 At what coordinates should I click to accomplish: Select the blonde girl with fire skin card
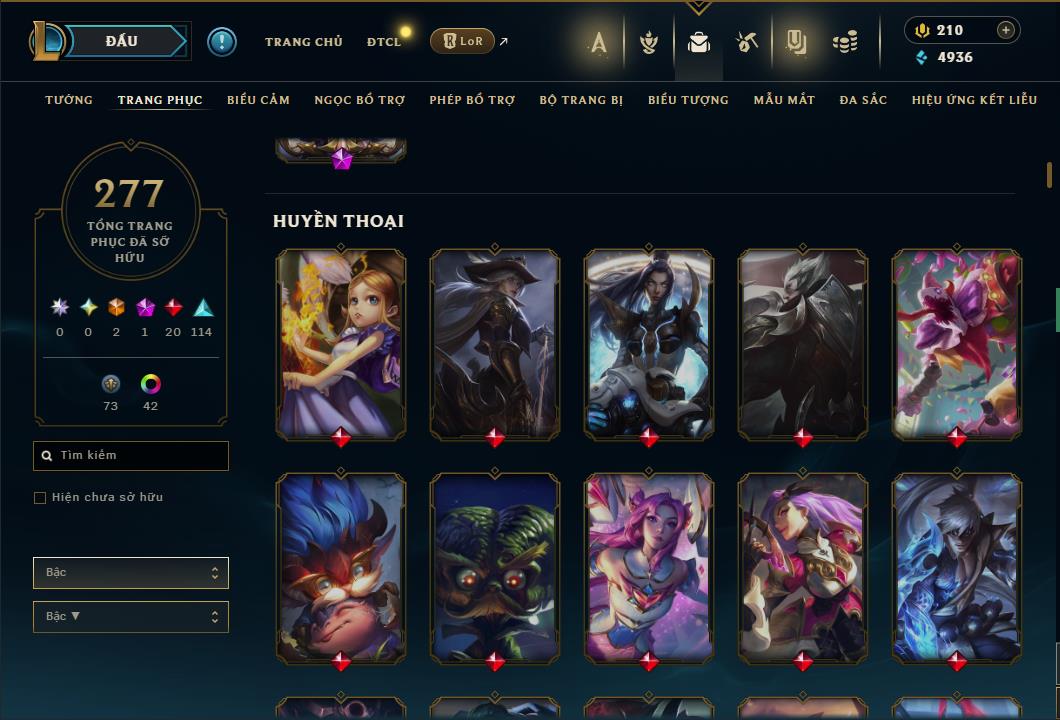341,343
